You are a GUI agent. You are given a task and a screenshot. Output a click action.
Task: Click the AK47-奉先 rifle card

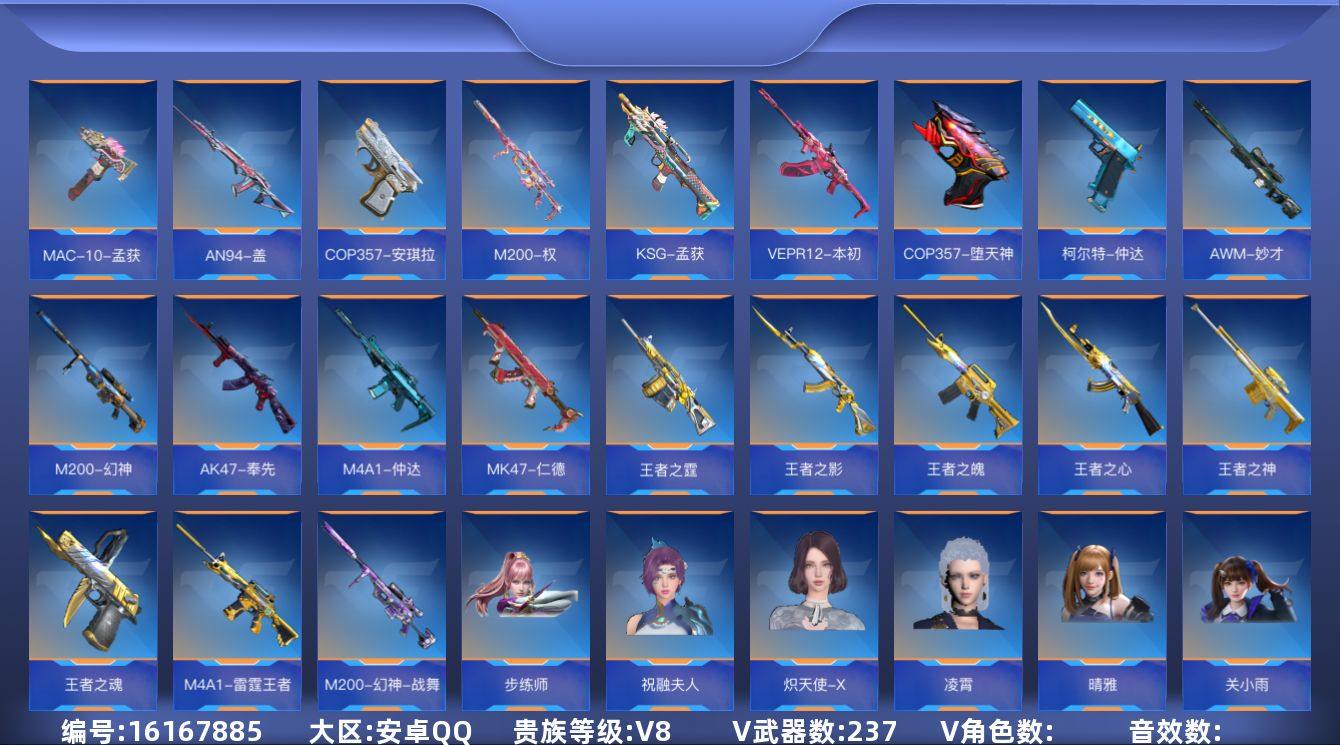coord(237,385)
